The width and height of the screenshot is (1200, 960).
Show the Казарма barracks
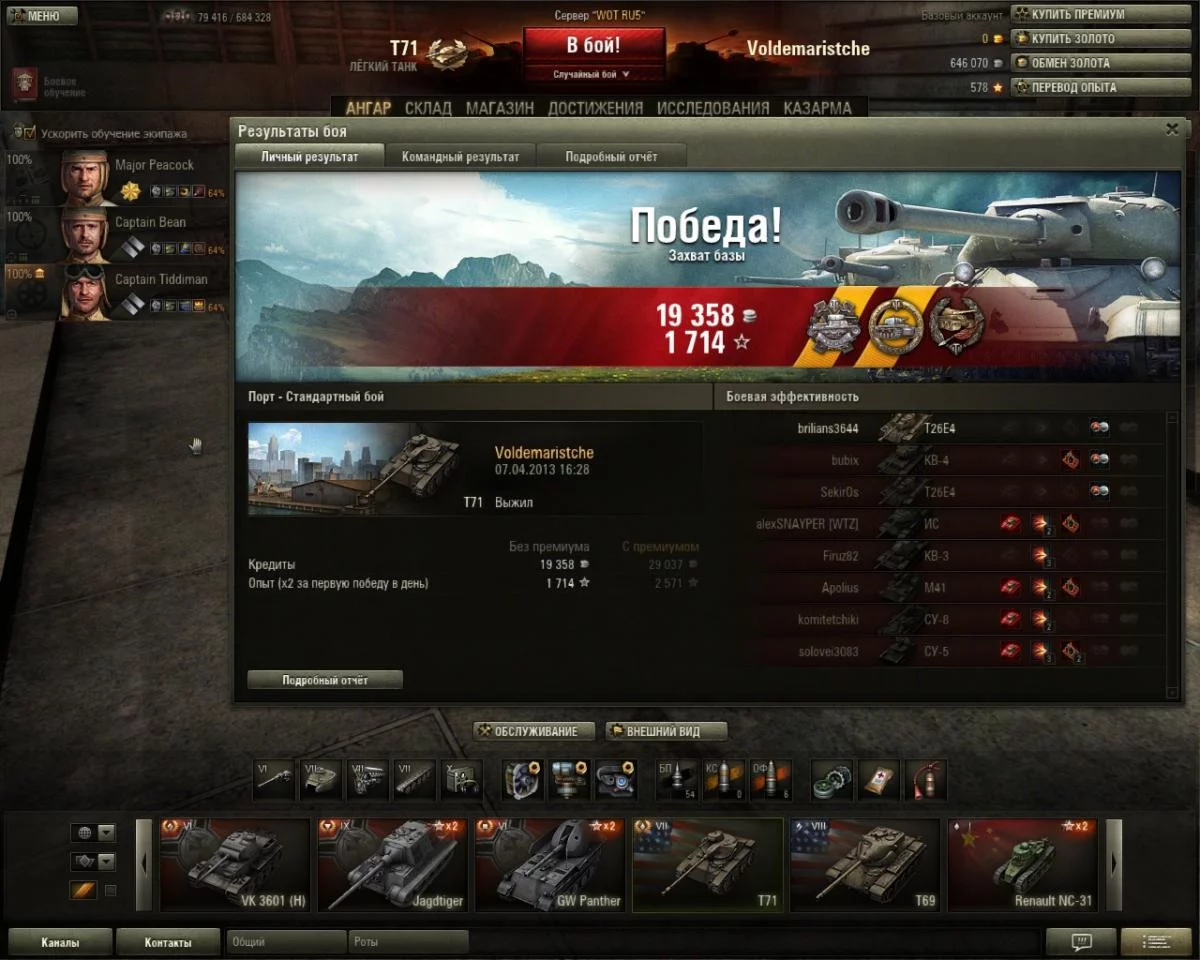click(817, 108)
